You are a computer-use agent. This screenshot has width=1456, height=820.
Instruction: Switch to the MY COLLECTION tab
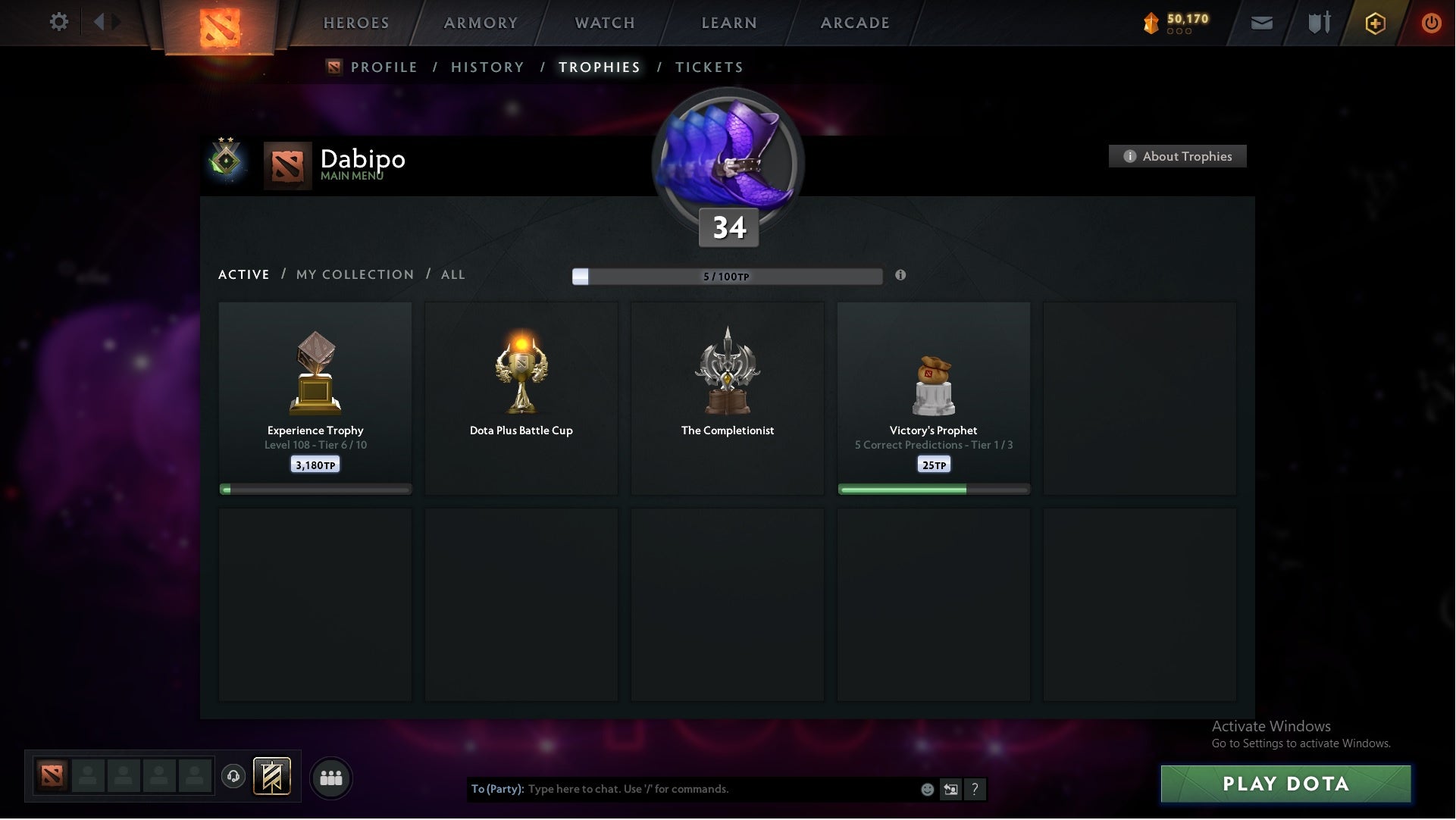tap(354, 274)
